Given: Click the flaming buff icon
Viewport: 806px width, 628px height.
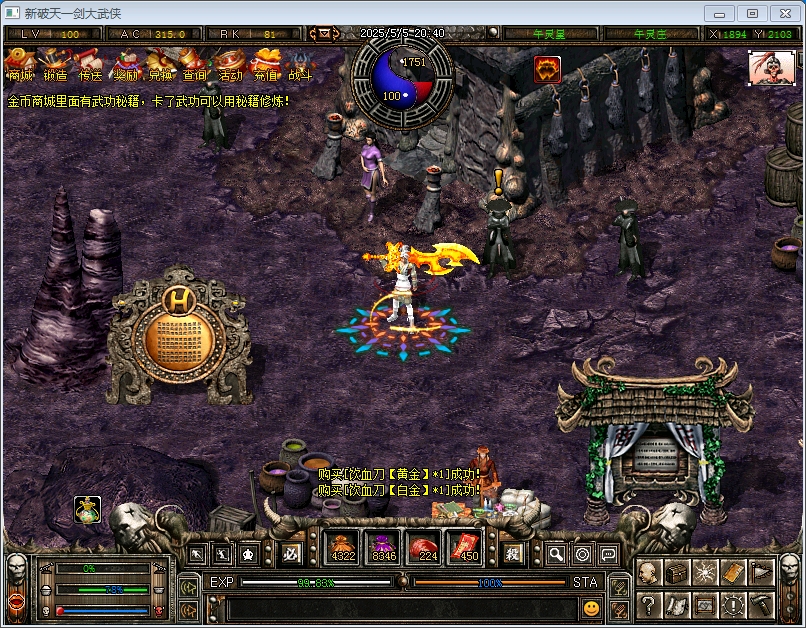Looking at the screenshot, I should coord(547,69).
